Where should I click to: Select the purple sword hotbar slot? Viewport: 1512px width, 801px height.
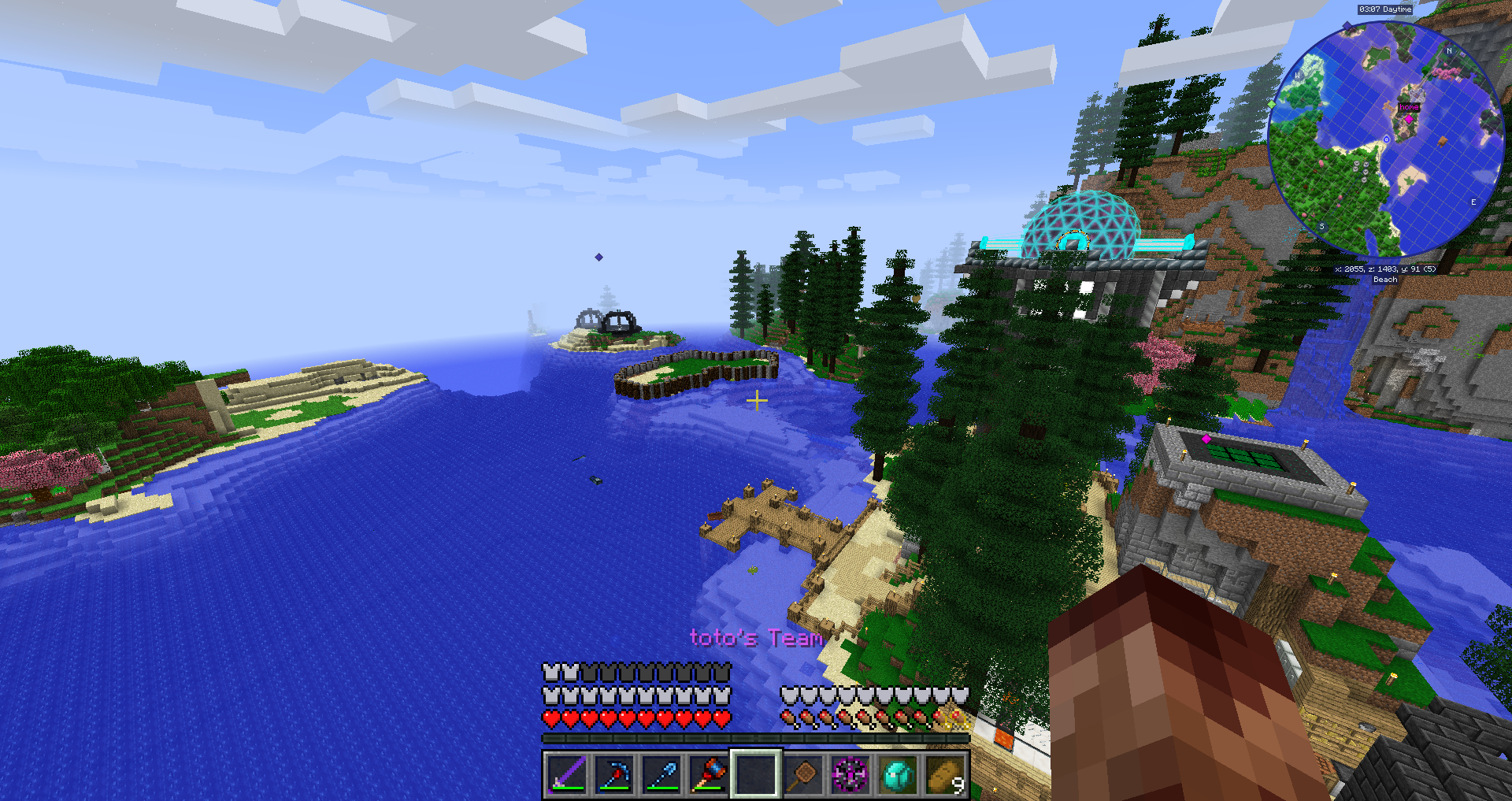[566, 774]
